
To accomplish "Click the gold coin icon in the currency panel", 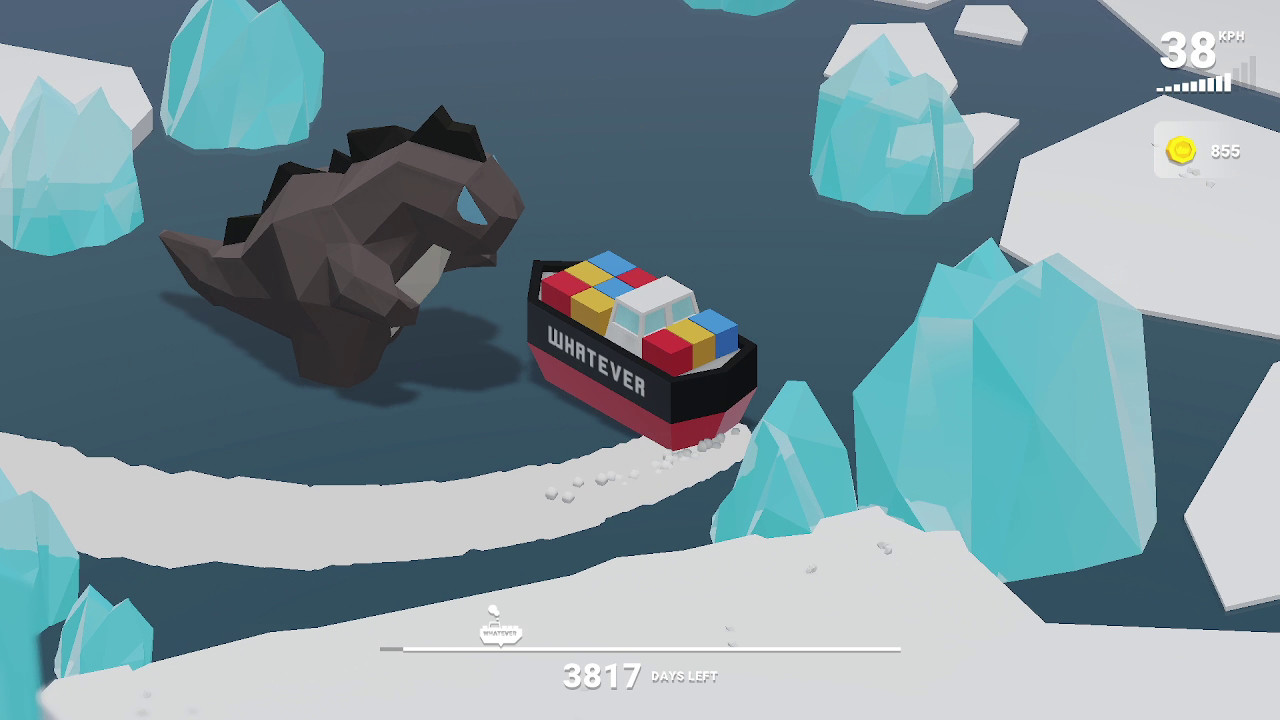I will [x=1180, y=148].
